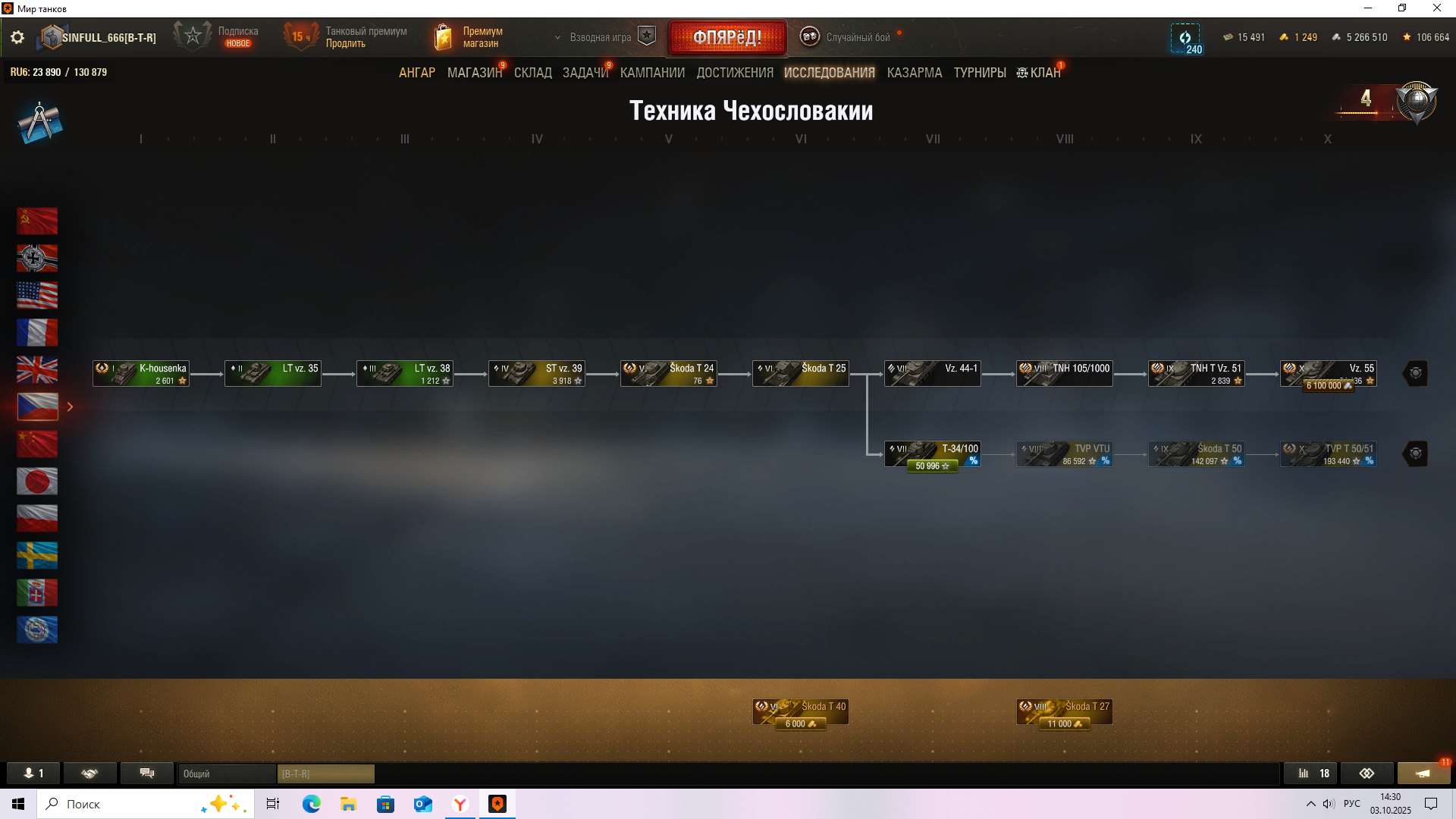Open the ТУРНИРЫ tab
The image size is (1456, 819).
979,73
